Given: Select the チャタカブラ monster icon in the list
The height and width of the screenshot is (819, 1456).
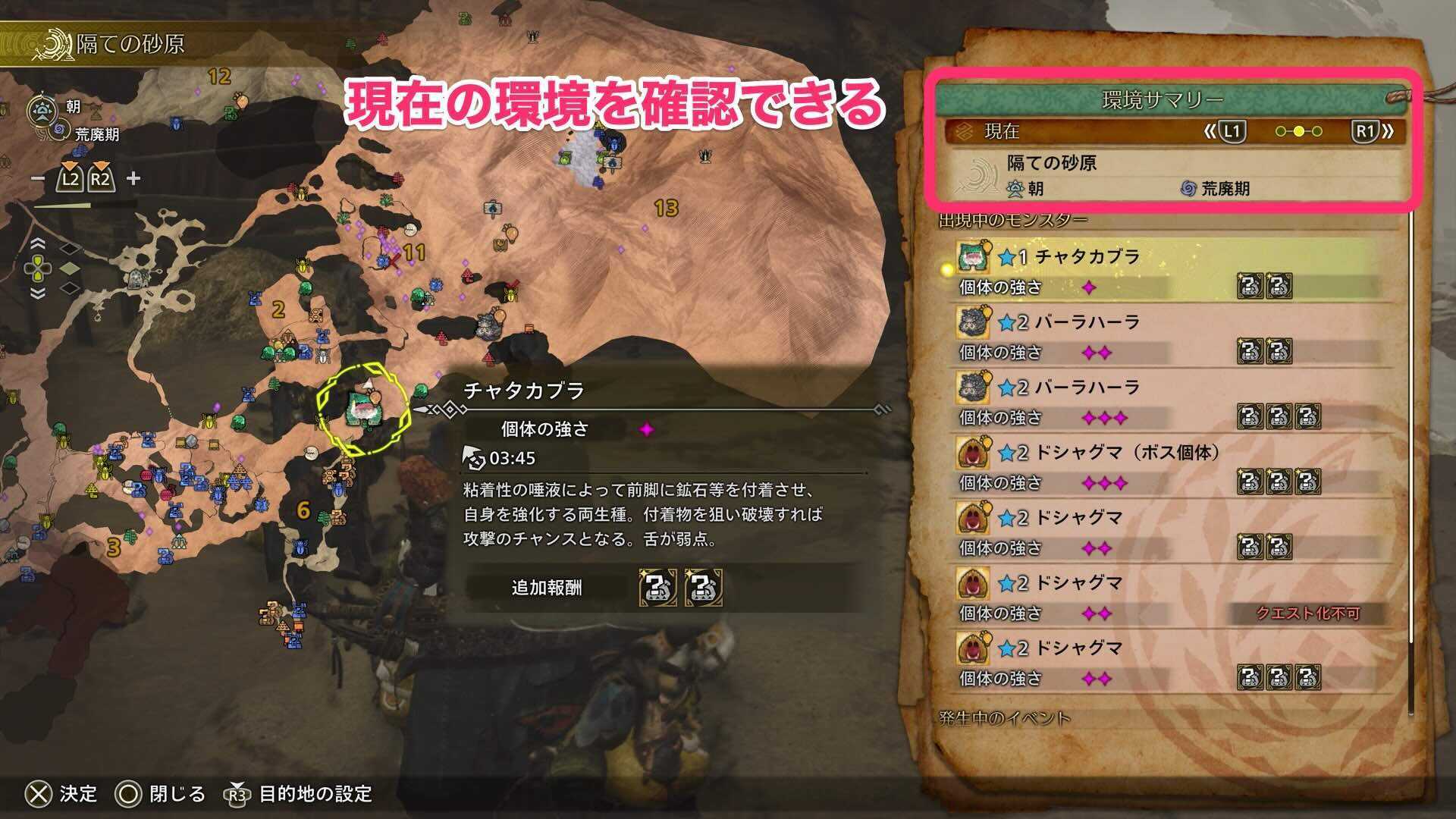Looking at the screenshot, I should [x=974, y=258].
